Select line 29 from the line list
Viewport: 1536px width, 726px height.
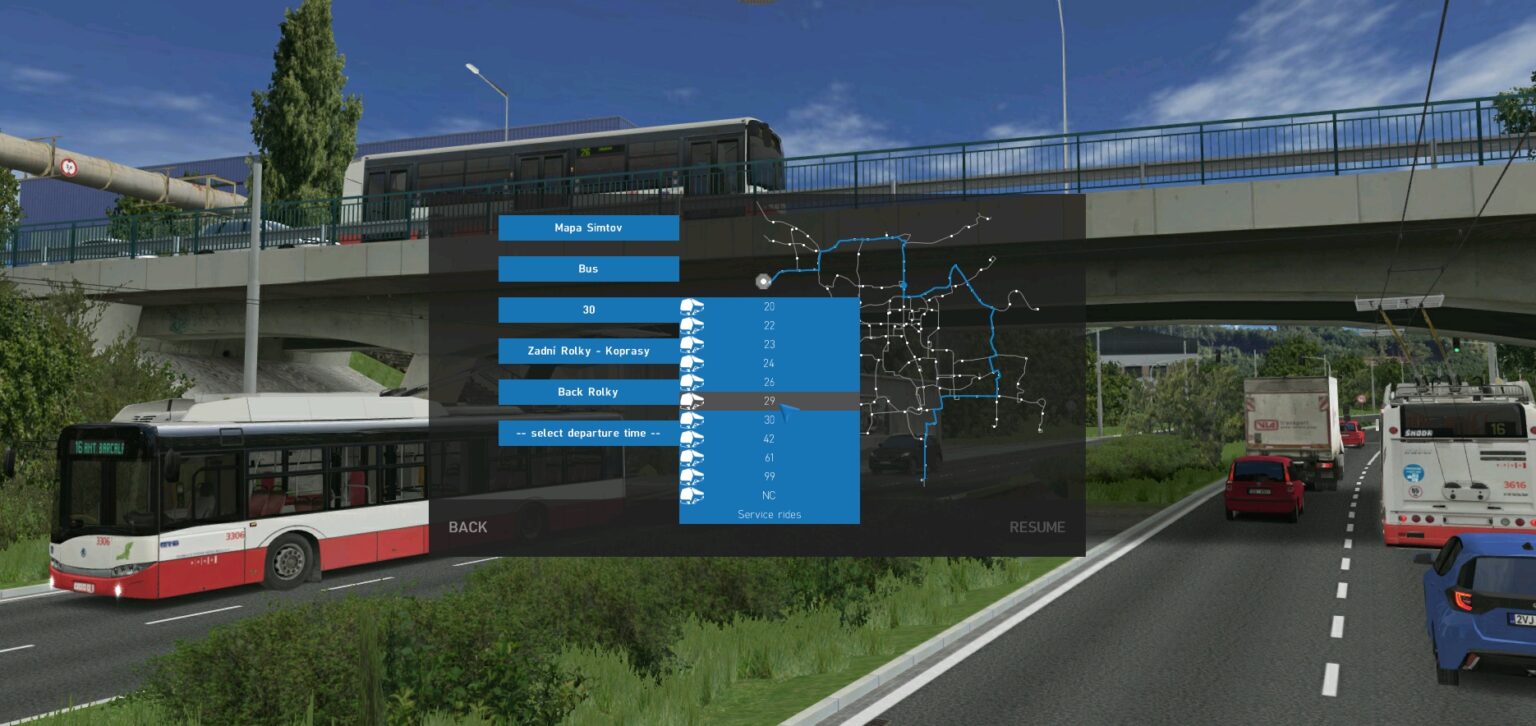coord(770,401)
